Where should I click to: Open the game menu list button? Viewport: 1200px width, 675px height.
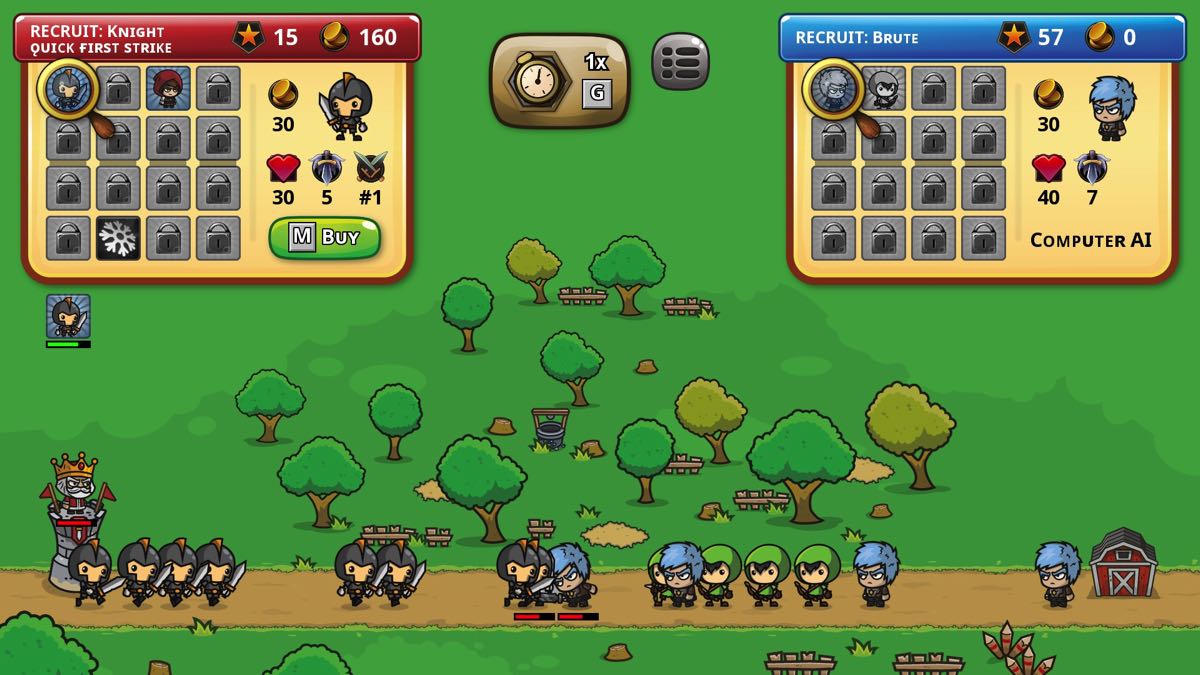click(x=680, y=61)
